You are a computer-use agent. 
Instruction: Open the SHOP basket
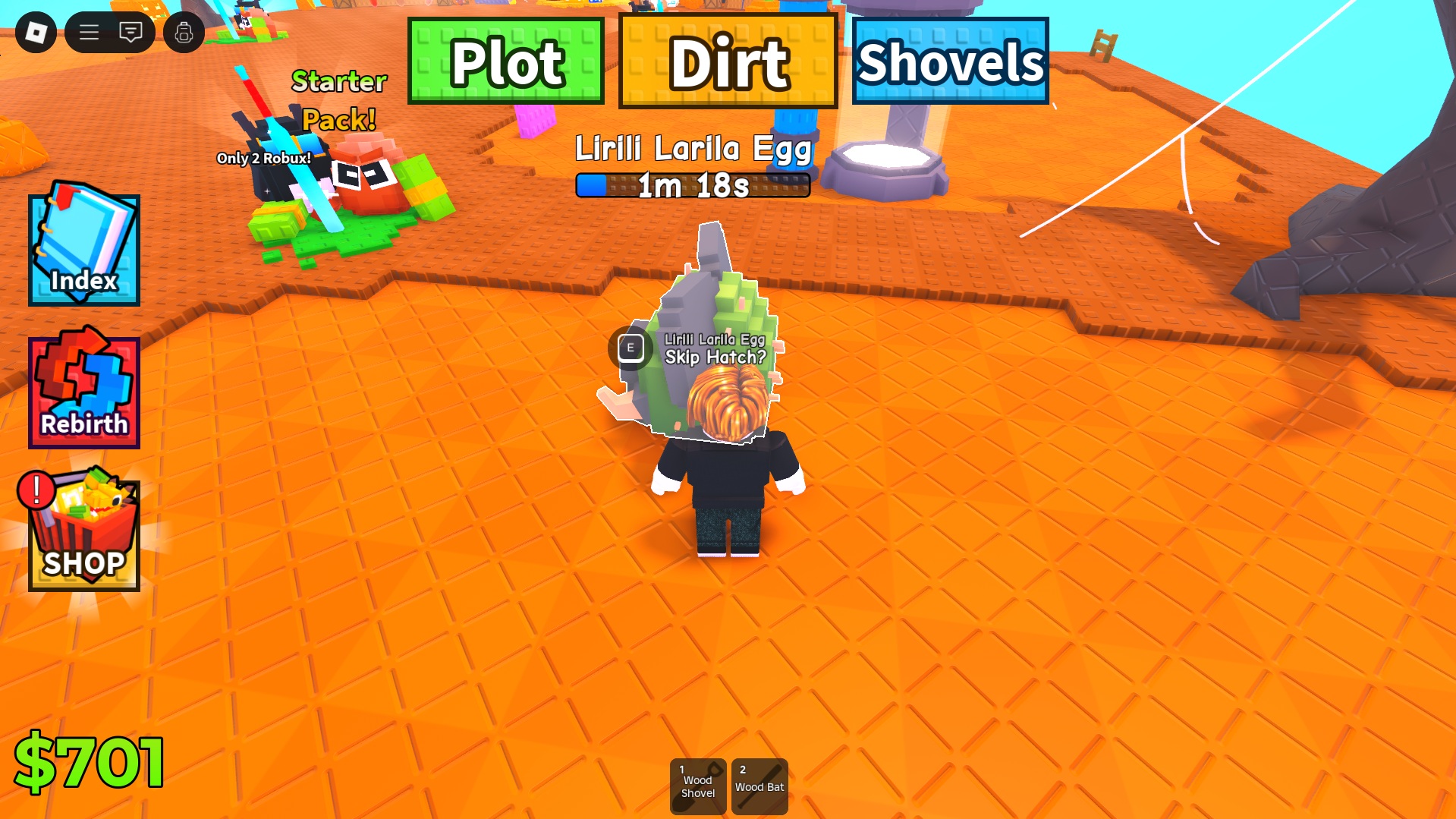pos(83,531)
